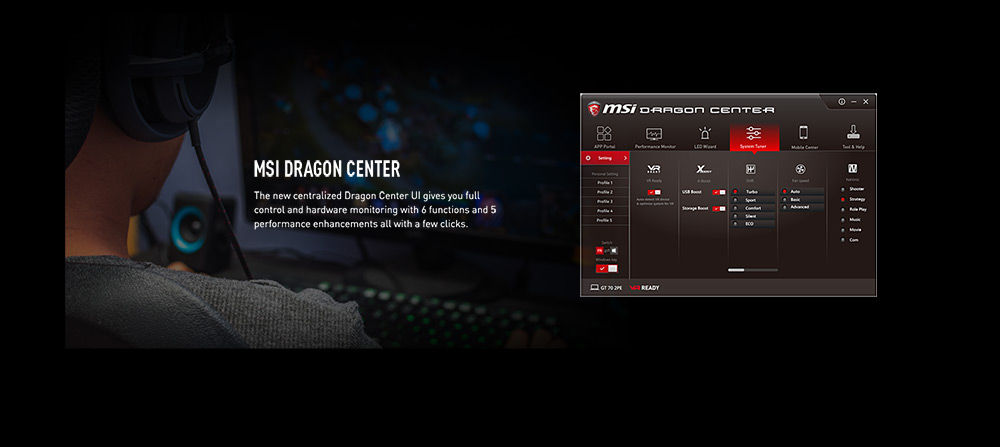Close the Dragon Center window

click(x=866, y=101)
